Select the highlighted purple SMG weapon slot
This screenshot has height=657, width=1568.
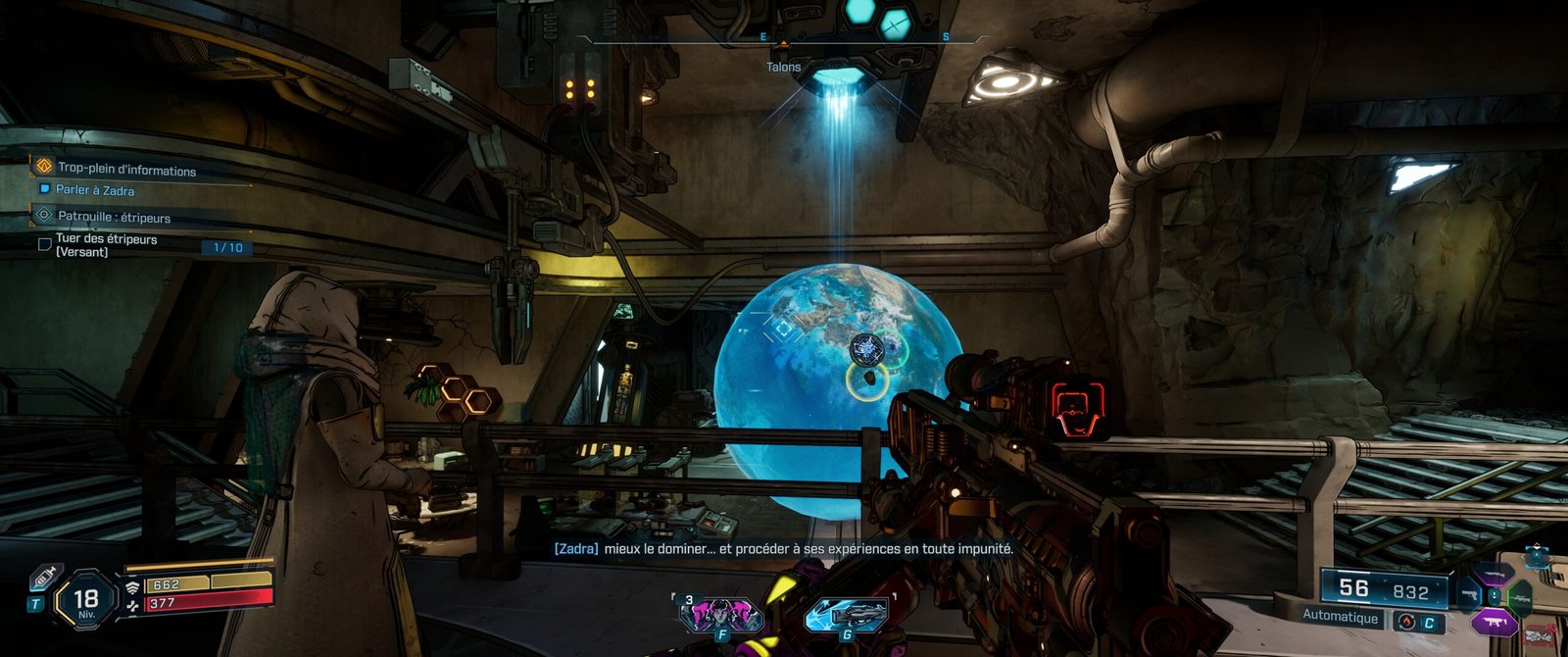tap(1494, 621)
